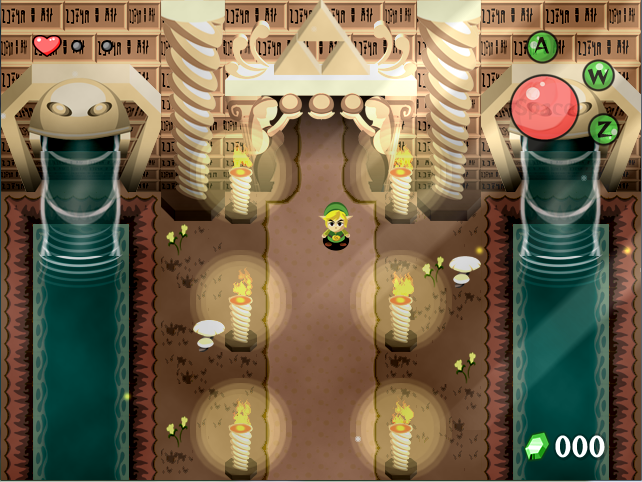Use the green W item button
The image size is (642, 482).
pos(598,74)
